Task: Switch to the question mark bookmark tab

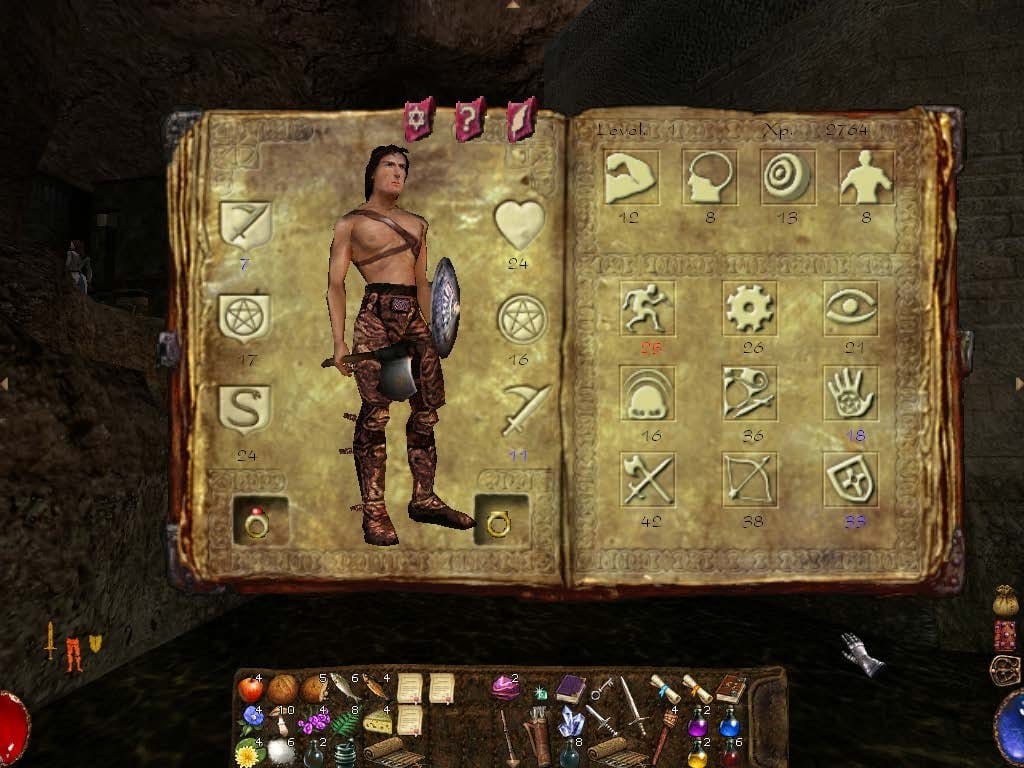Action: point(469,120)
